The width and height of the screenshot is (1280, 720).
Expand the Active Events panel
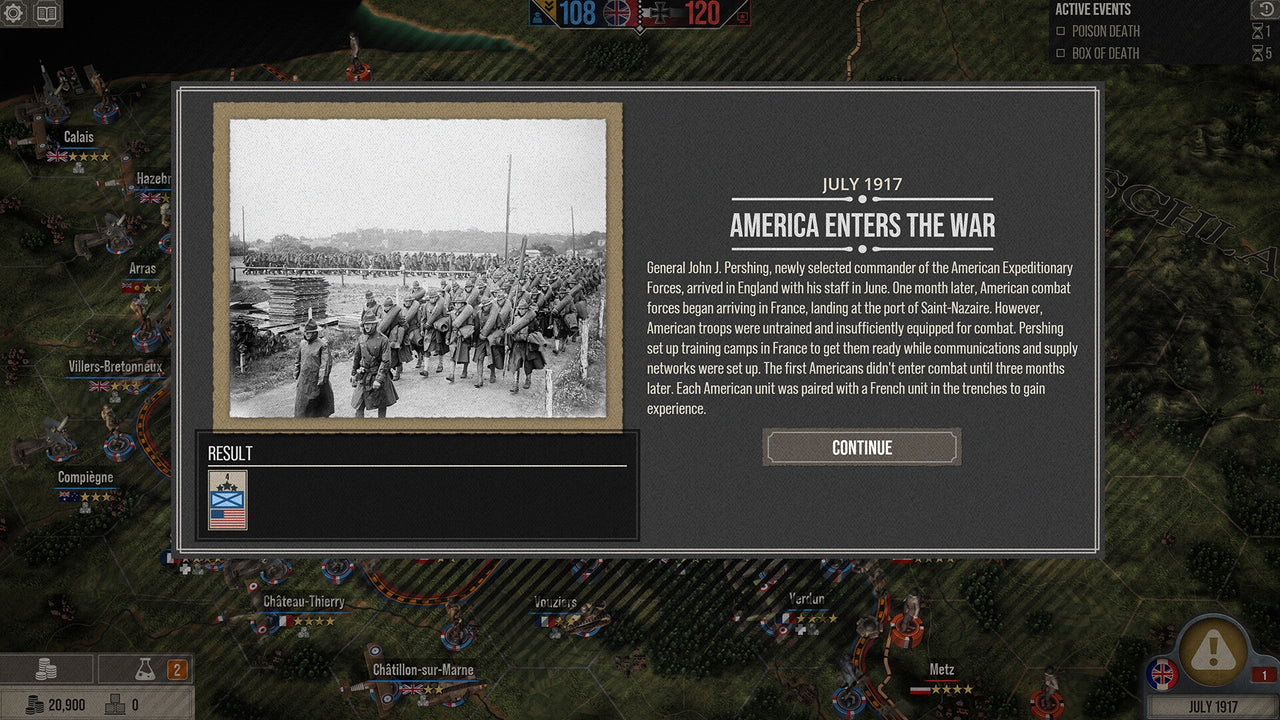pos(1092,9)
